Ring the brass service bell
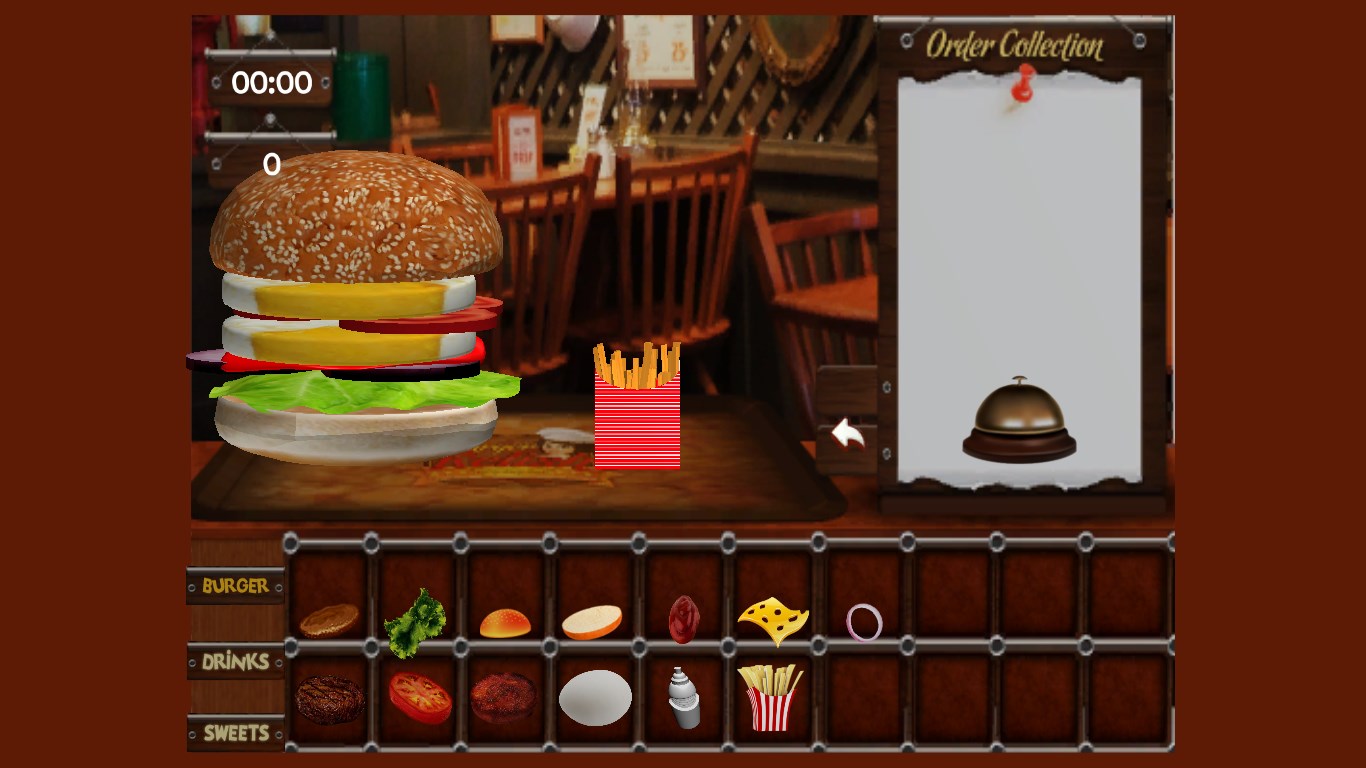 [1019, 421]
